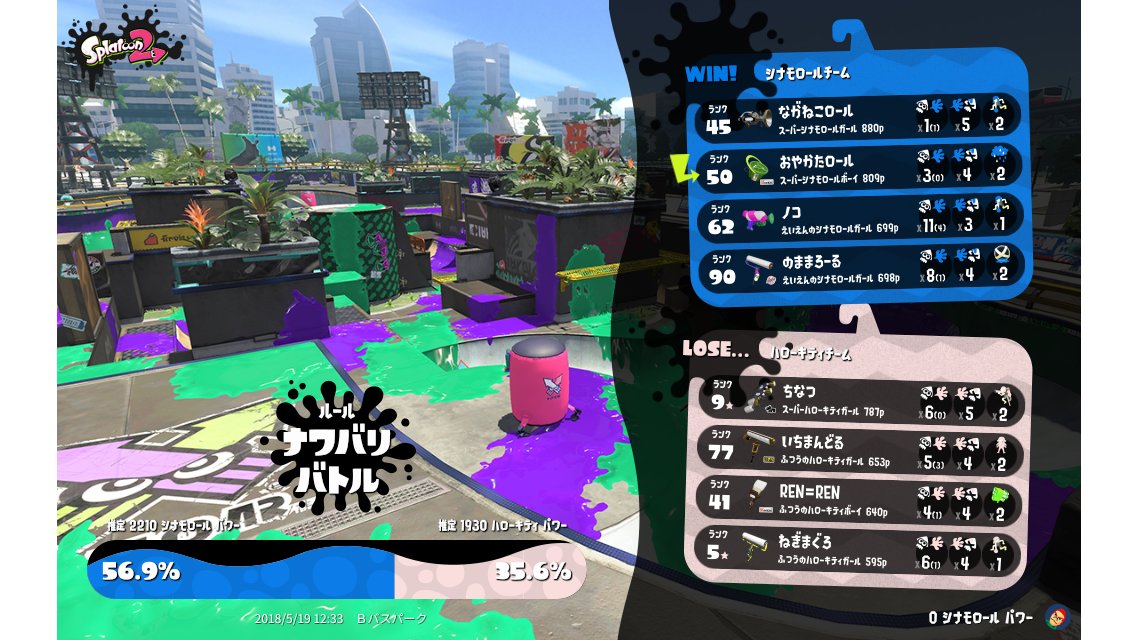Click the Splatoon 2 logo
The image size is (1138, 640).
tap(124, 46)
